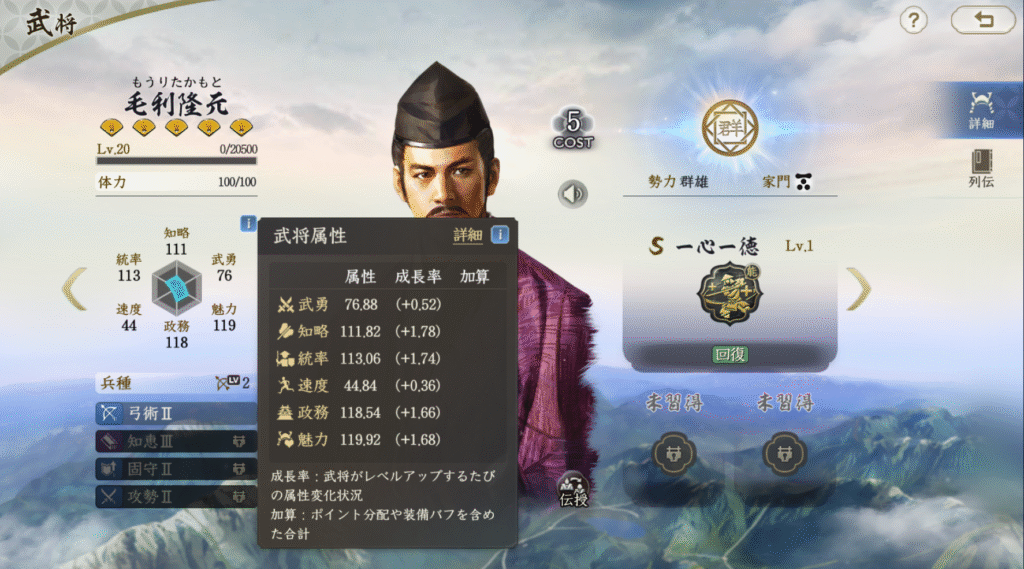1024x569 pixels.
Task: Select the 固守Ⅱ trait row
Action: tap(175, 468)
